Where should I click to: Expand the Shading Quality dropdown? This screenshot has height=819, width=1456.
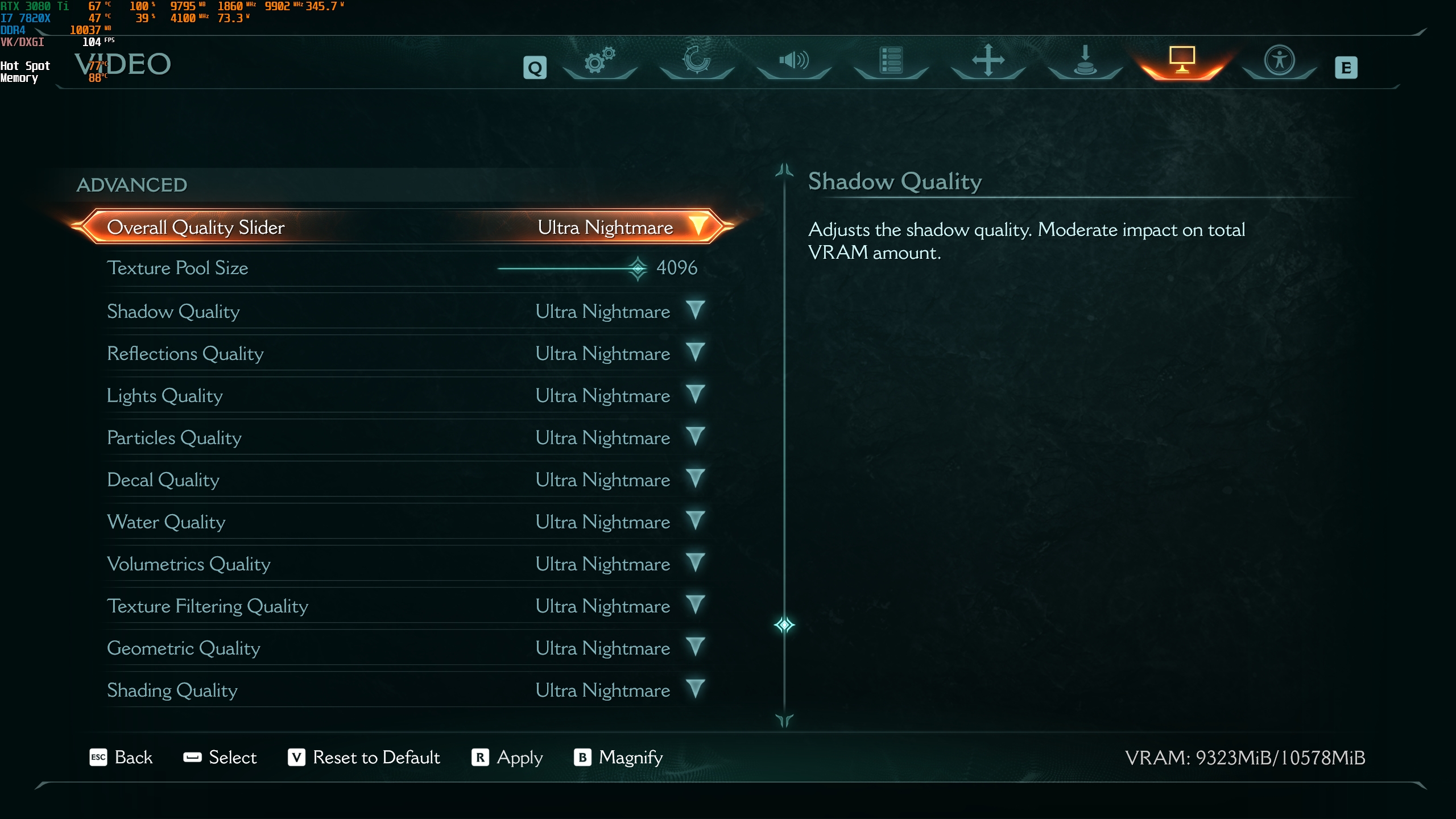click(x=695, y=689)
